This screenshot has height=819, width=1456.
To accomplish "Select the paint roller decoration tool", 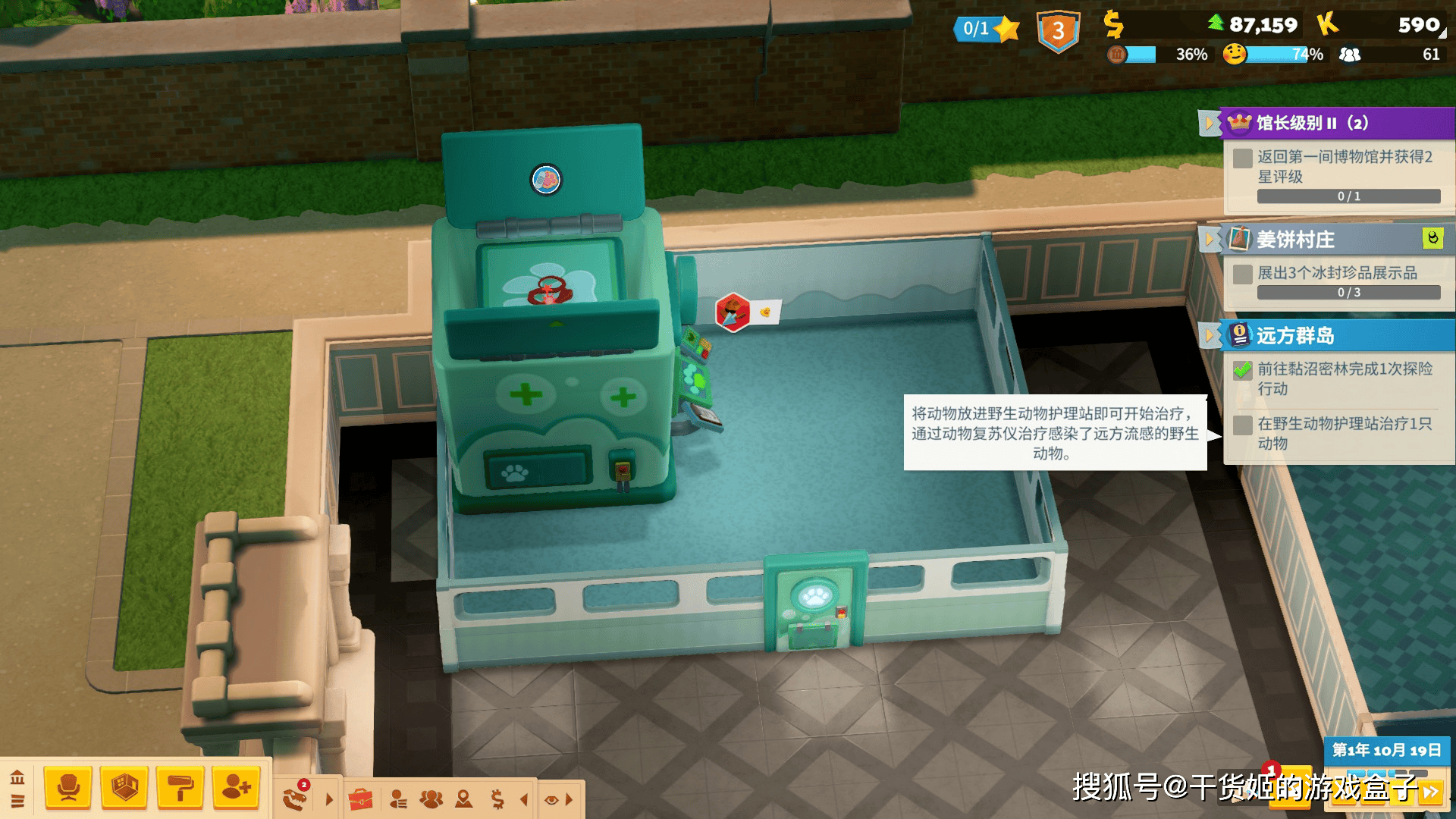I will coord(182,787).
